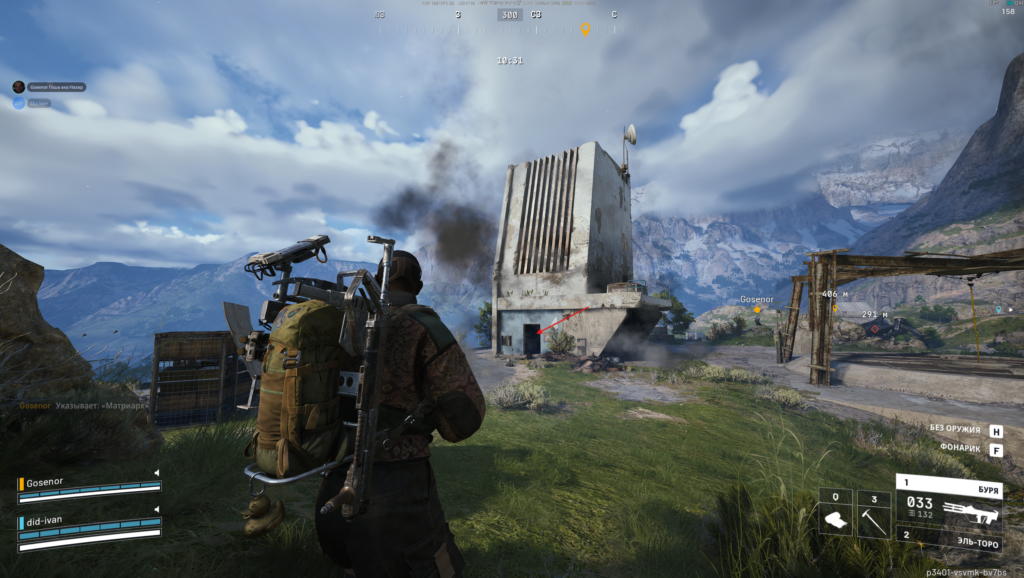
Task: Choose the pickaxe tool slot
Action: [x=873, y=515]
